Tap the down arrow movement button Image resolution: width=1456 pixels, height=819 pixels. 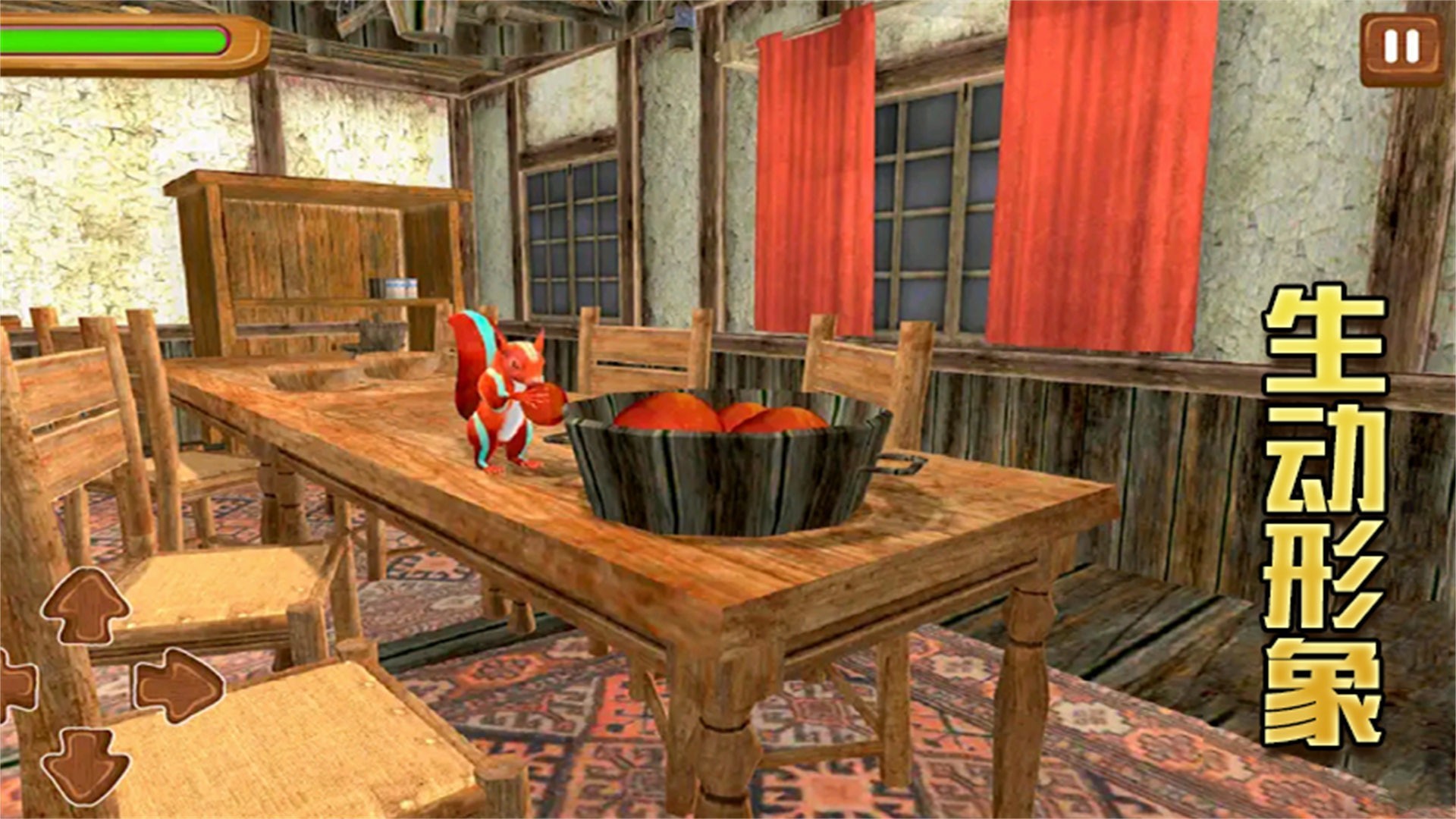point(85,764)
